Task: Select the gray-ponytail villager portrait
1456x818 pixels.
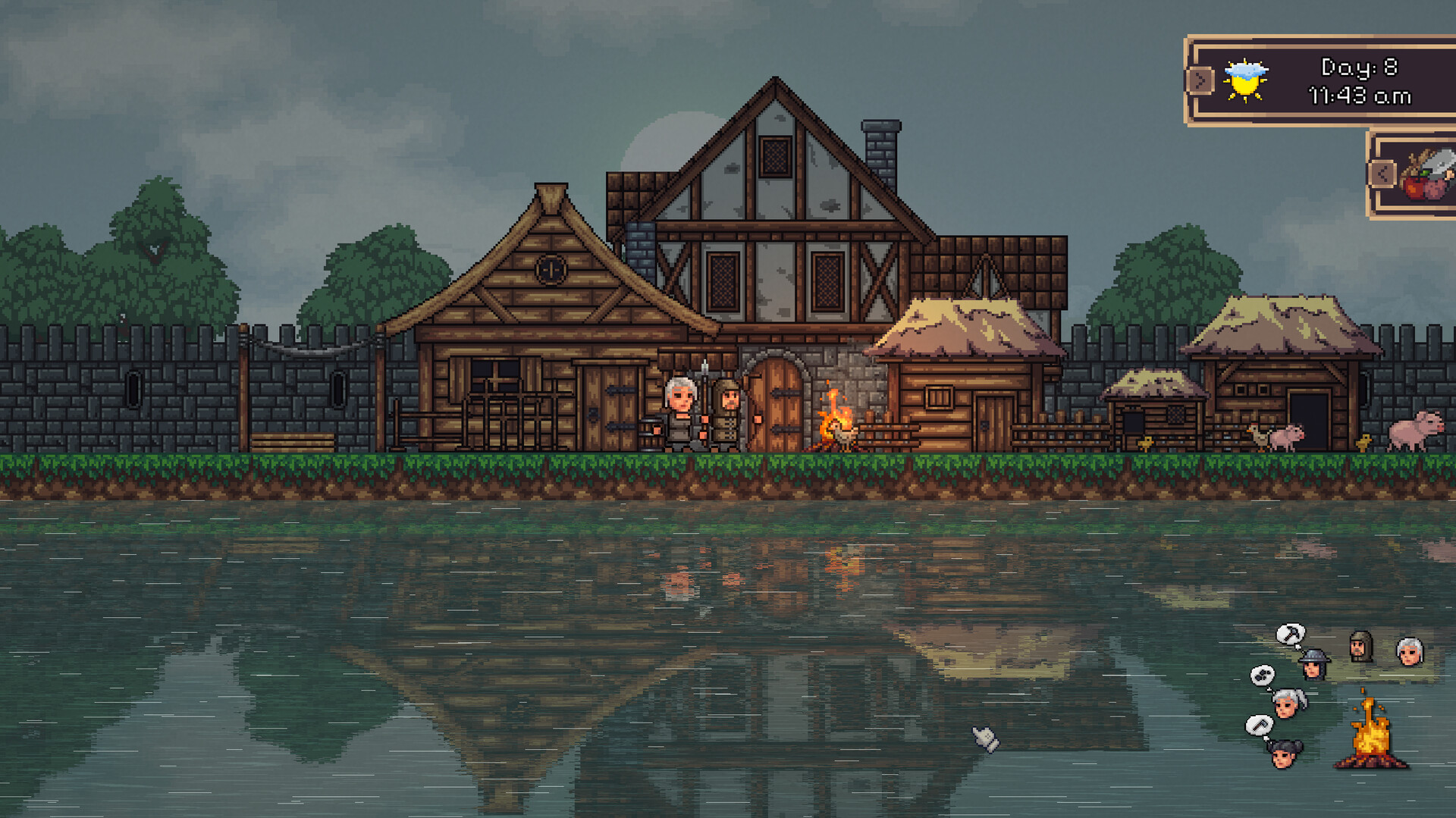Action: coord(1286,704)
